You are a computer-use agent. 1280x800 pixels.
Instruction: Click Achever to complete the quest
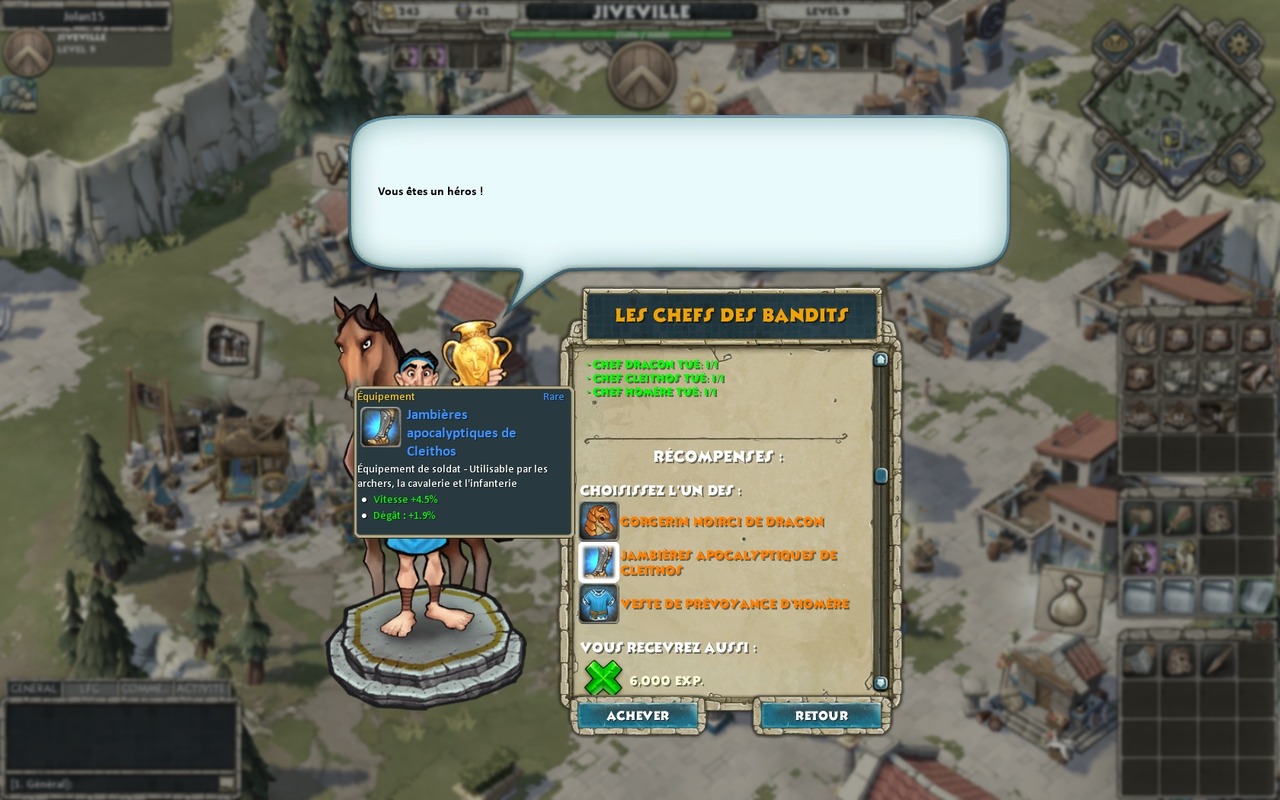coord(637,715)
